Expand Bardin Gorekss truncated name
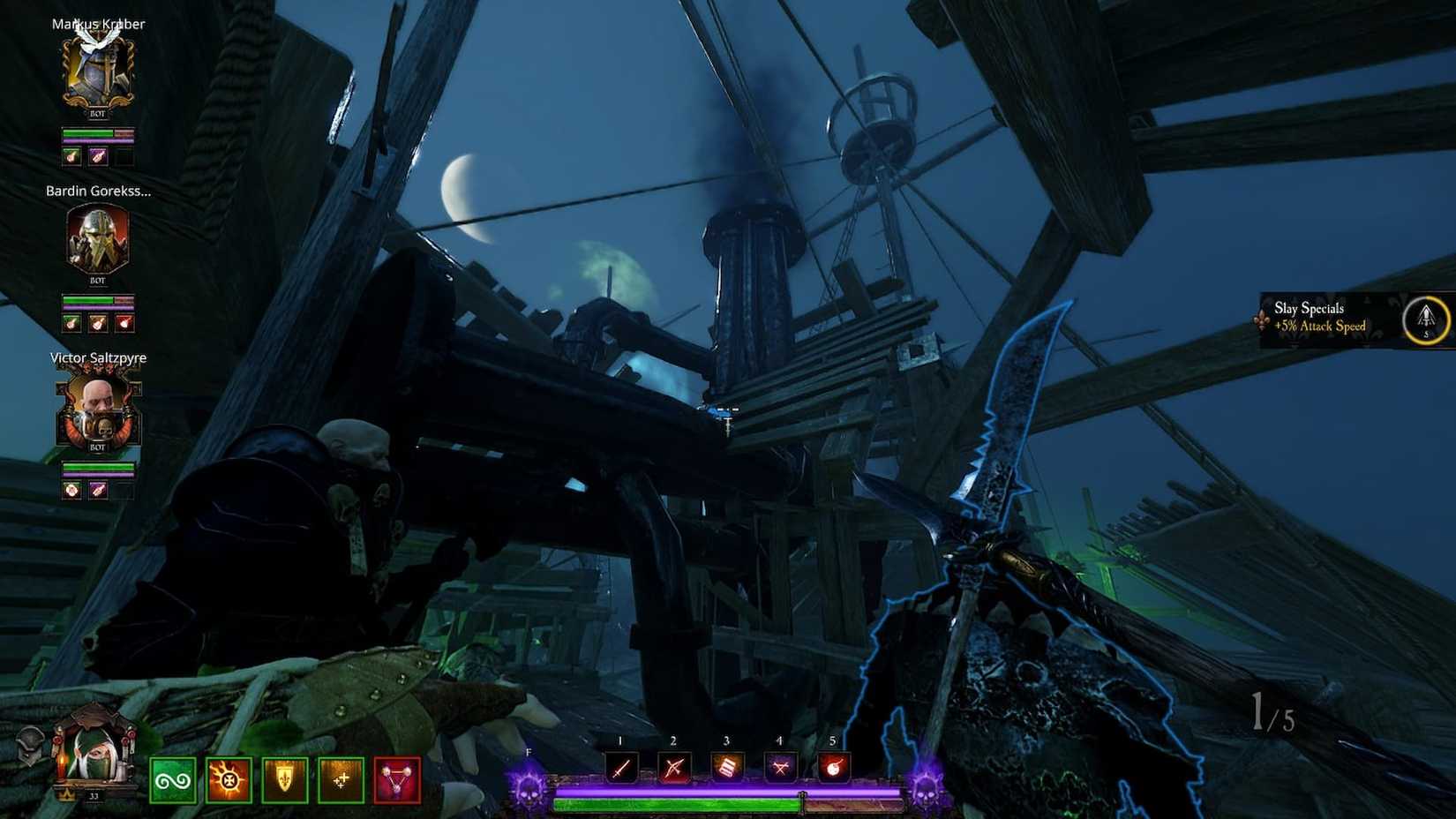The width and height of the screenshot is (1456, 819). click(x=99, y=191)
